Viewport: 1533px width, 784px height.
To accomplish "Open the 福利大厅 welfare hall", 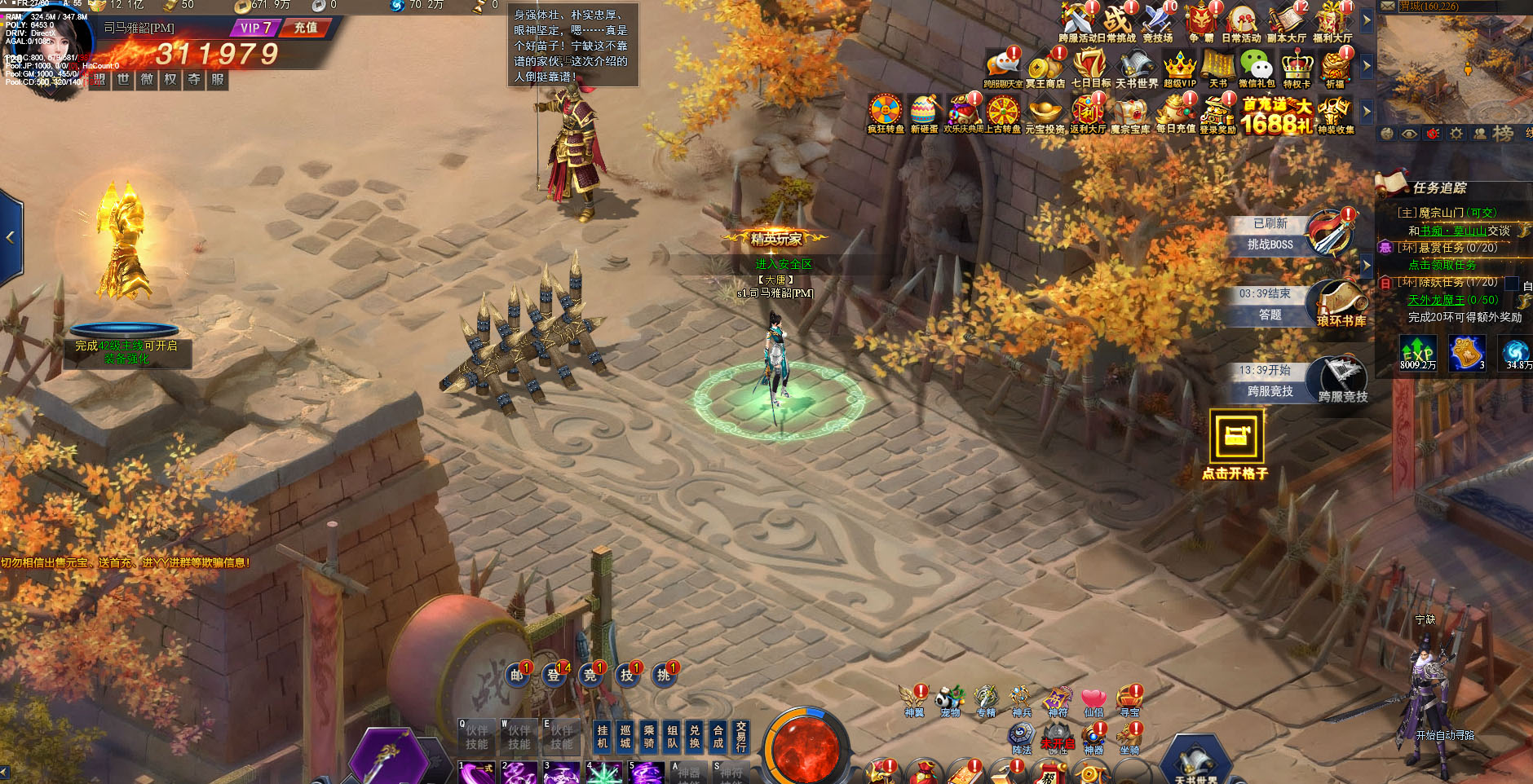I will 1332,22.
